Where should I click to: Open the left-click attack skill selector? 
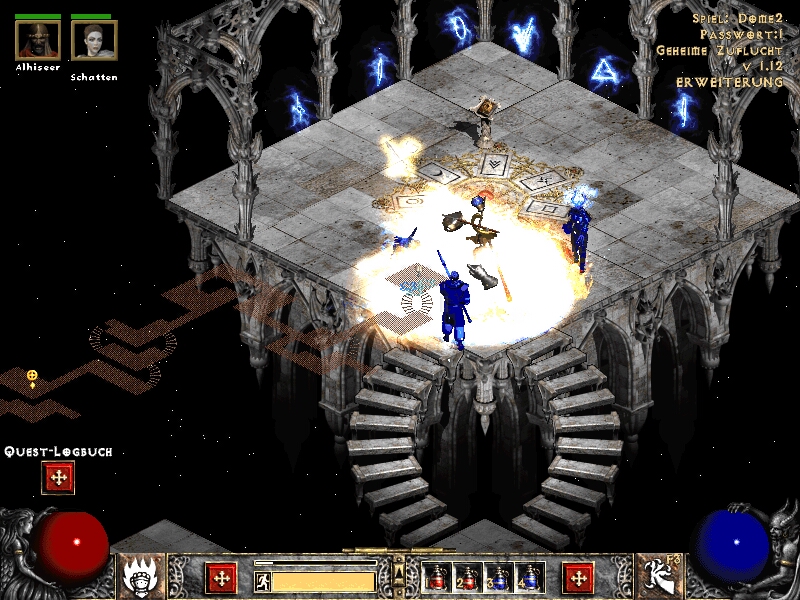coord(141,576)
